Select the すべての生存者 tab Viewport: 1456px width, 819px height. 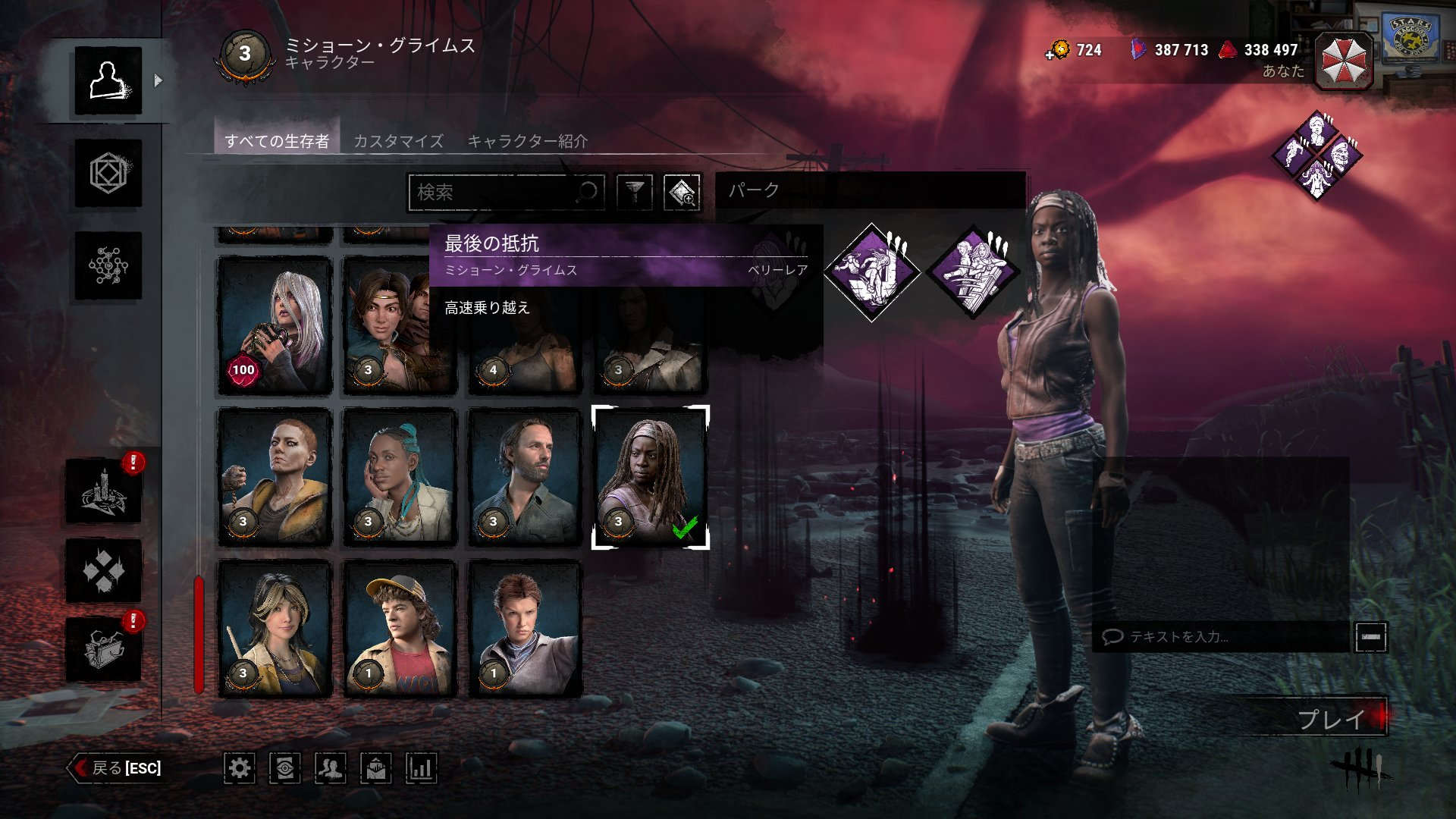(x=277, y=141)
